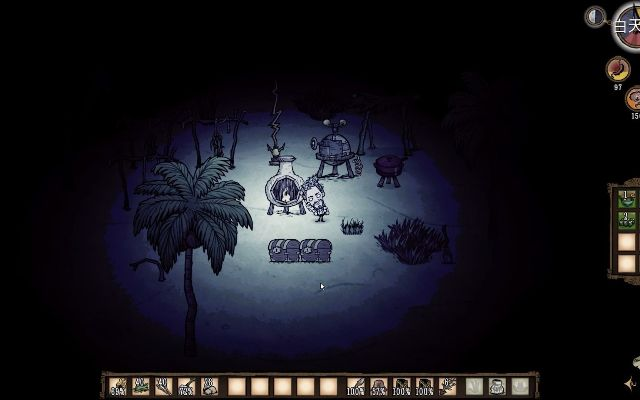This screenshot has width=640, height=400.
Task: Select the hotbar item at 93% durability
Action: coord(118,385)
